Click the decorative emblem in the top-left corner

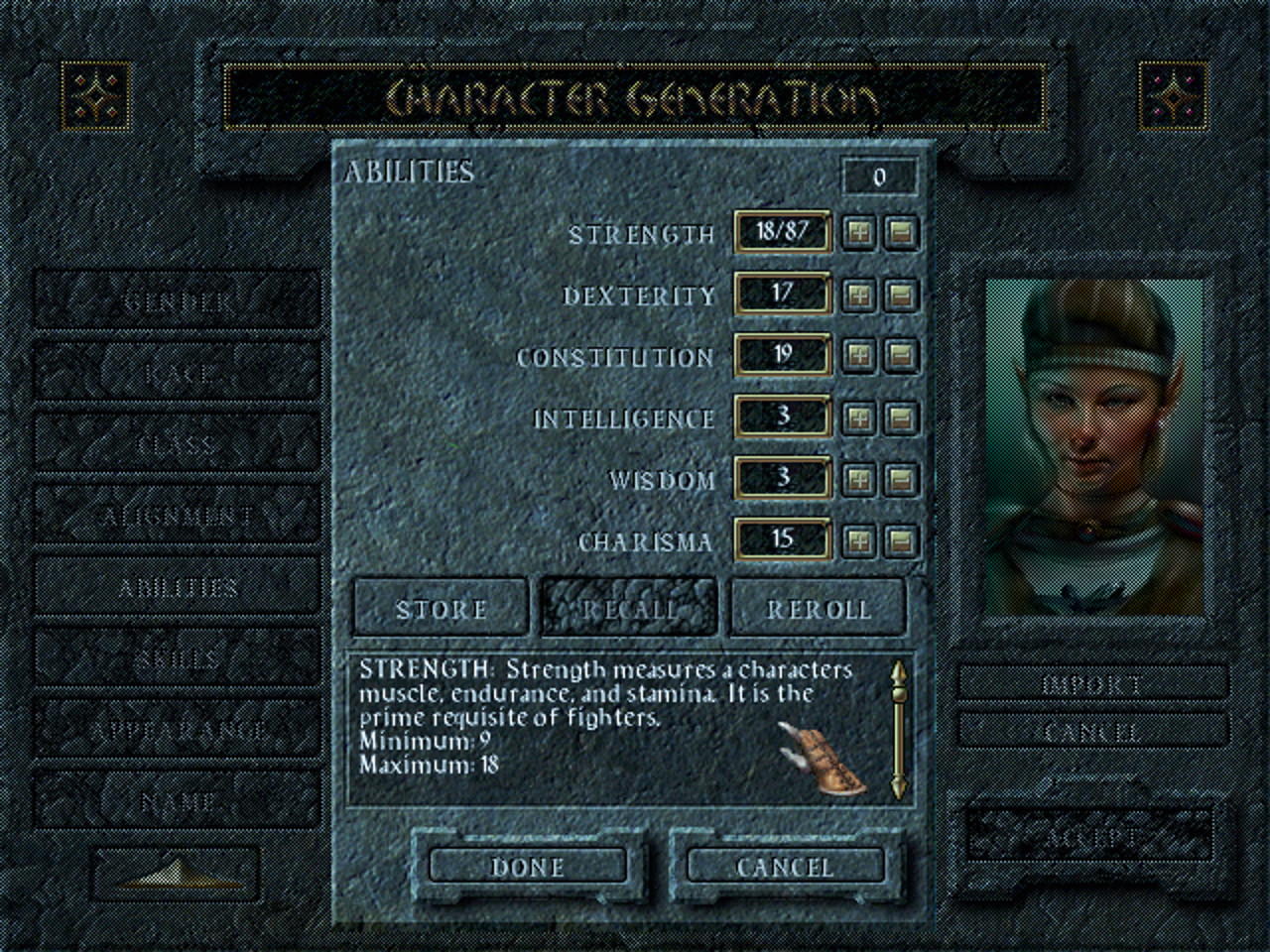pos(95,96)
